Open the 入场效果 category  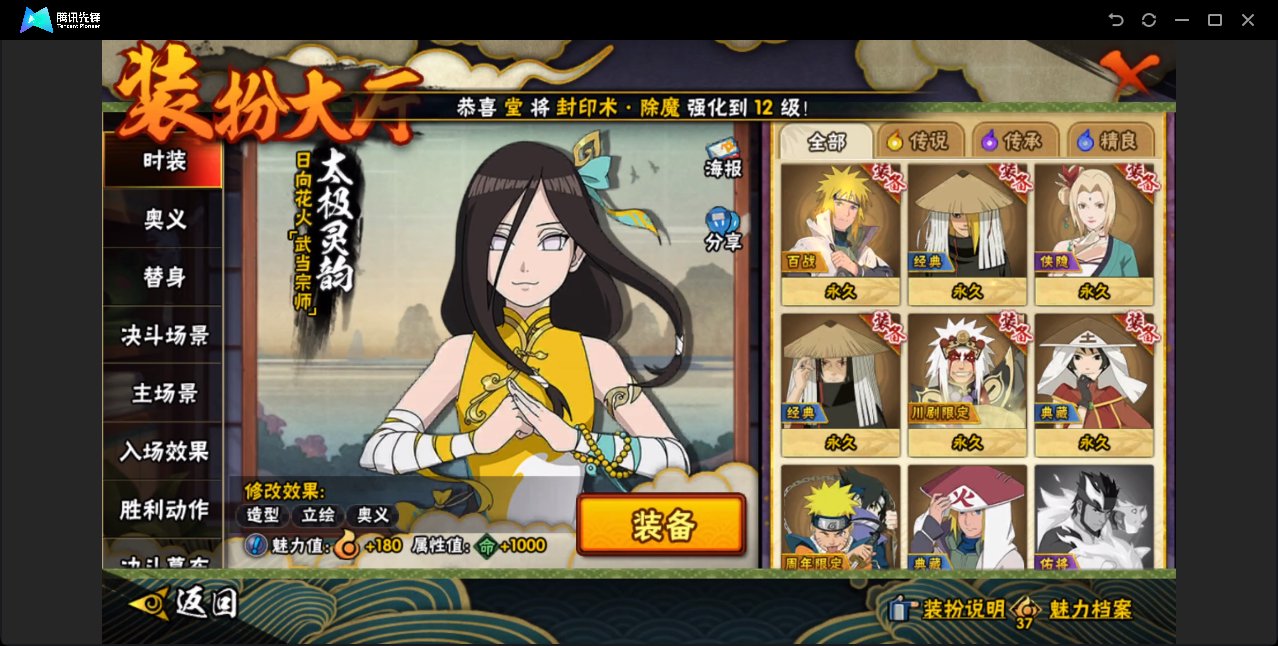pyautogui.click(x=163, y=451)
